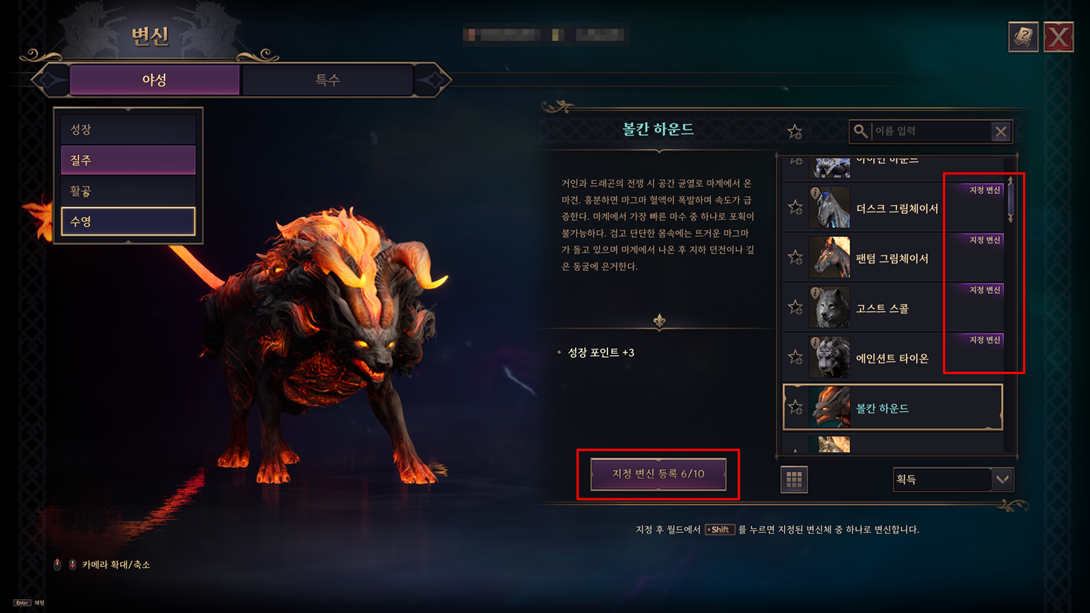Choose the 질주 category
This screenshot has width=1090, height=613.
click(x=128, y=160)
